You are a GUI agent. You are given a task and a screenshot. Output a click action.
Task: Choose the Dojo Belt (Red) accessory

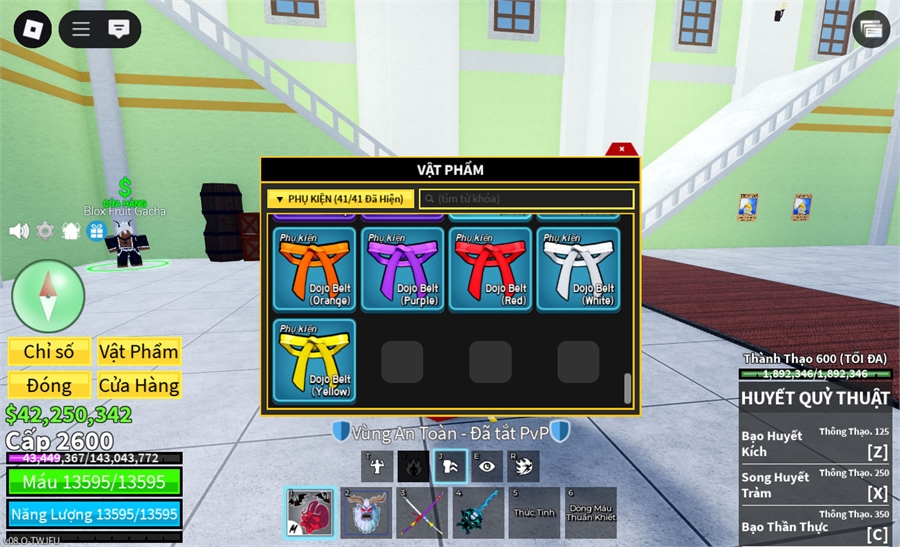(490, 268)
